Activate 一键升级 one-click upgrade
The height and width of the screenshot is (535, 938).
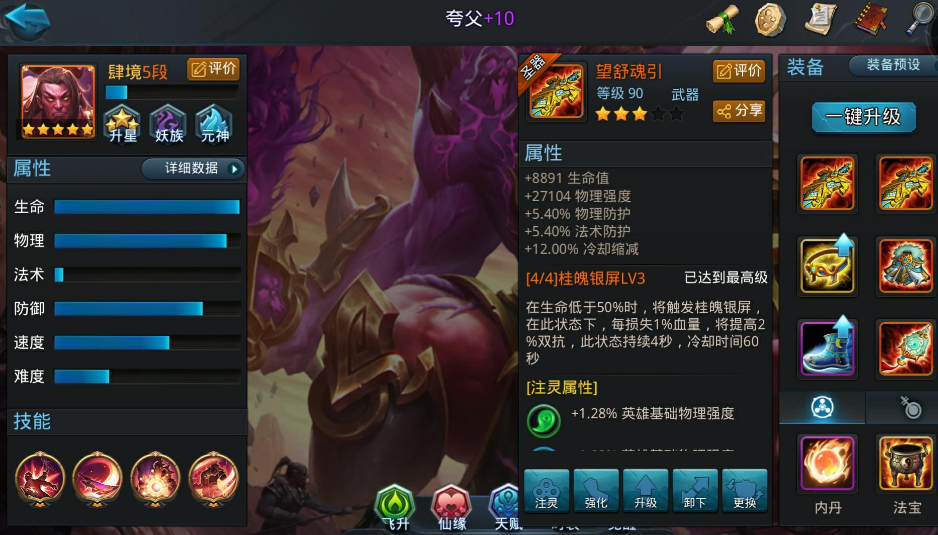click(862, 116)
